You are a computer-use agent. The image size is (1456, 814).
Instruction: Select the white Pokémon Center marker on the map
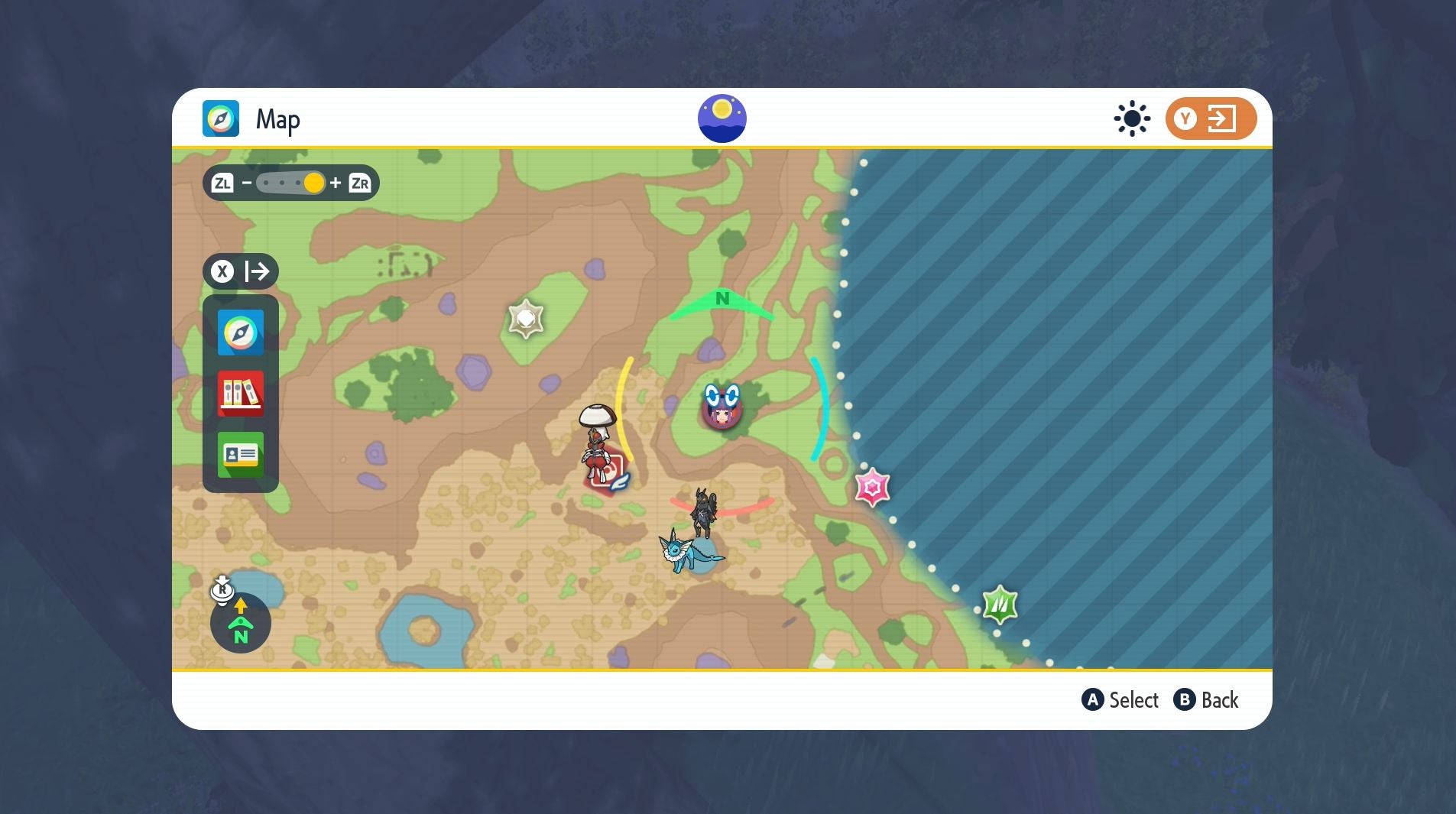526,316
